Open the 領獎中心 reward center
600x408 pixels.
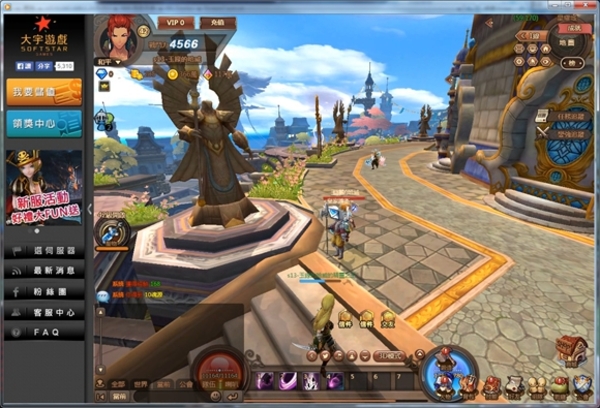[x=43, y=122]
